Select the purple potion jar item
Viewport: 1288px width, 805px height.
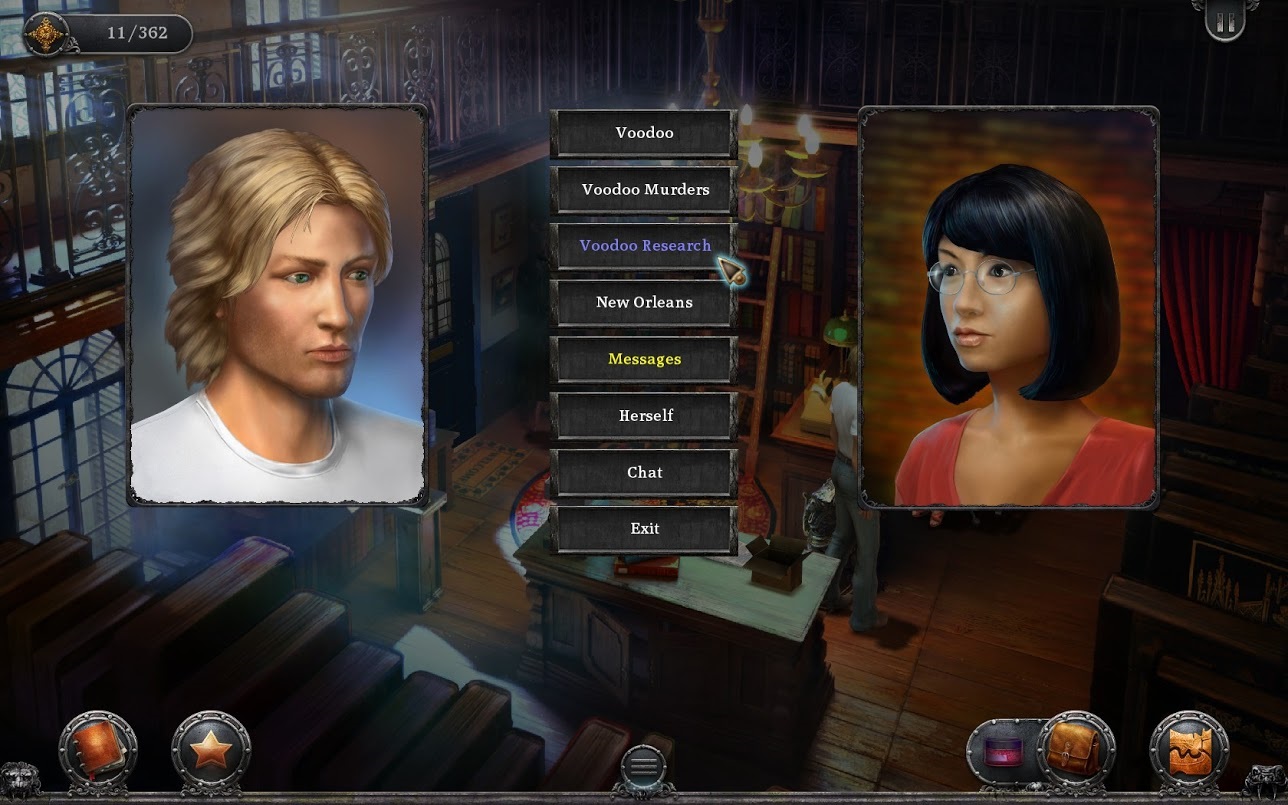pyautogui.click(x=1000, y=750)
